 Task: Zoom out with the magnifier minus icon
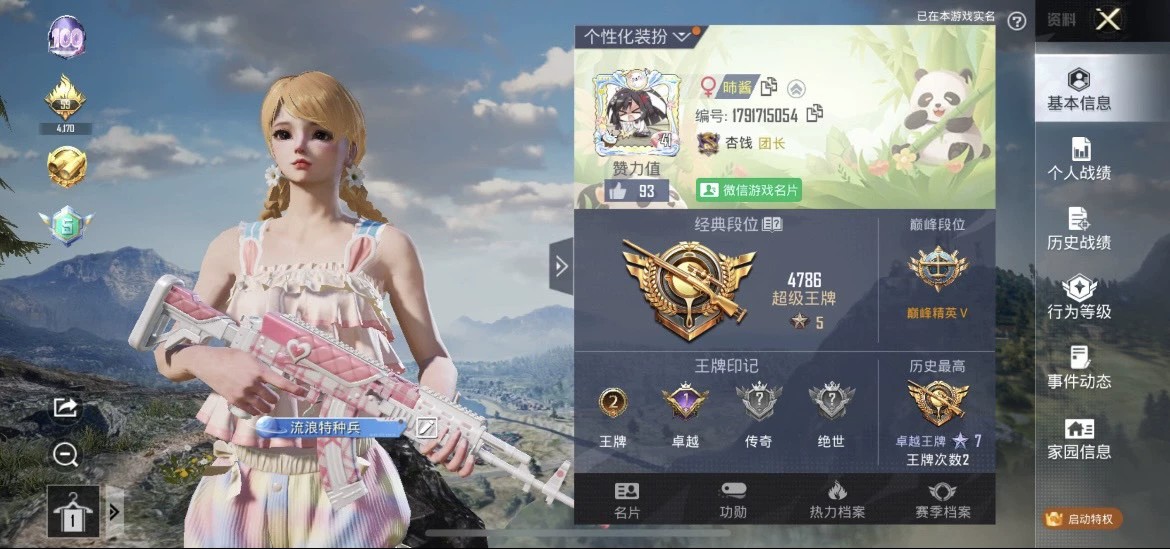tap(66, 455)
